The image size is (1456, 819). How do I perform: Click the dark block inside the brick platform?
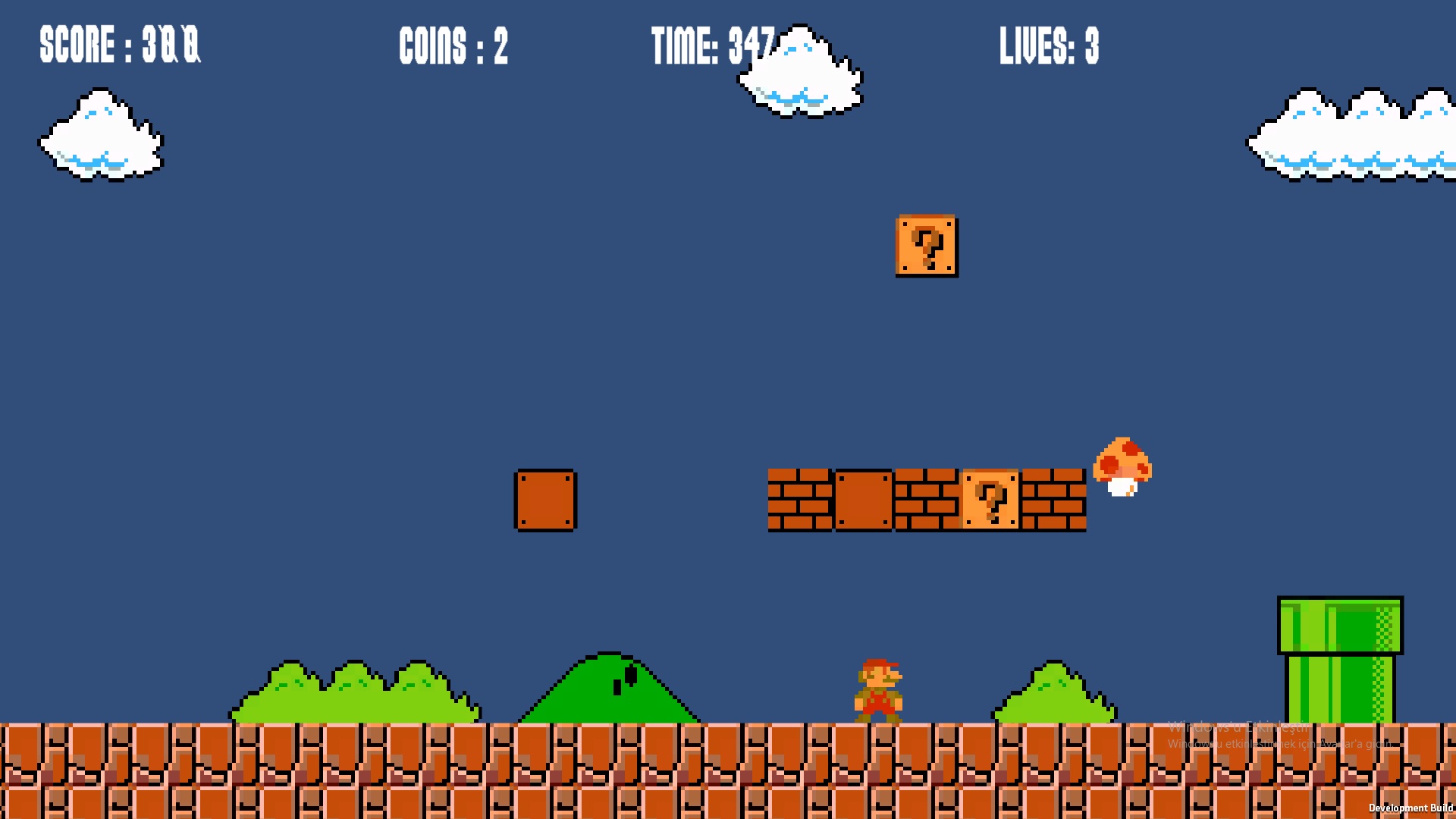[864, 500]
